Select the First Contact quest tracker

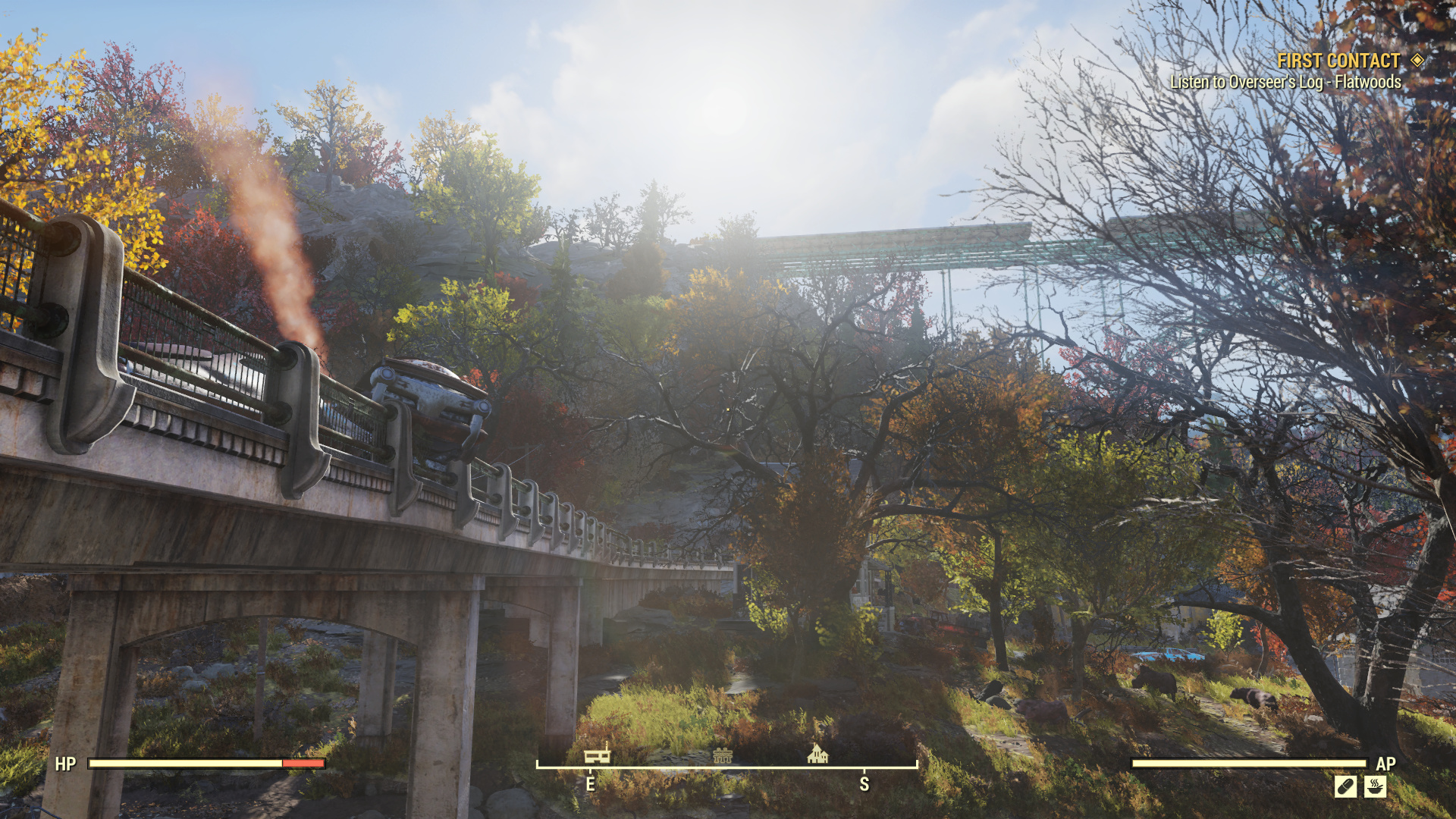coord(1338,61)
